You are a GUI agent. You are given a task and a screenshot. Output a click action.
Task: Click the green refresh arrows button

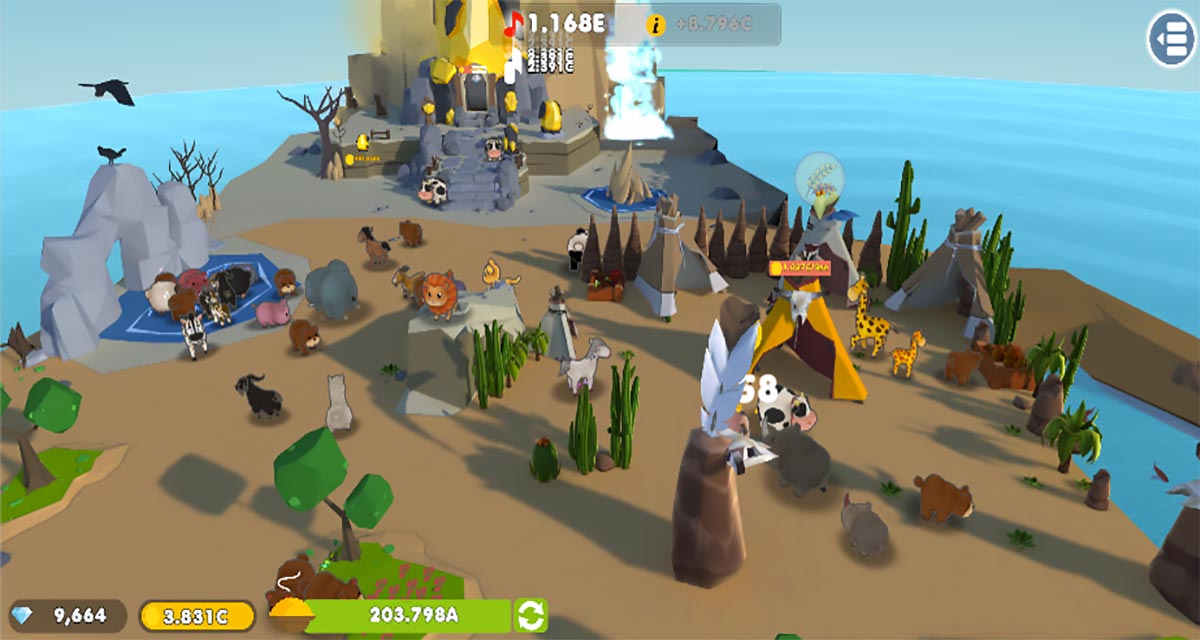[x=531, y=615]
